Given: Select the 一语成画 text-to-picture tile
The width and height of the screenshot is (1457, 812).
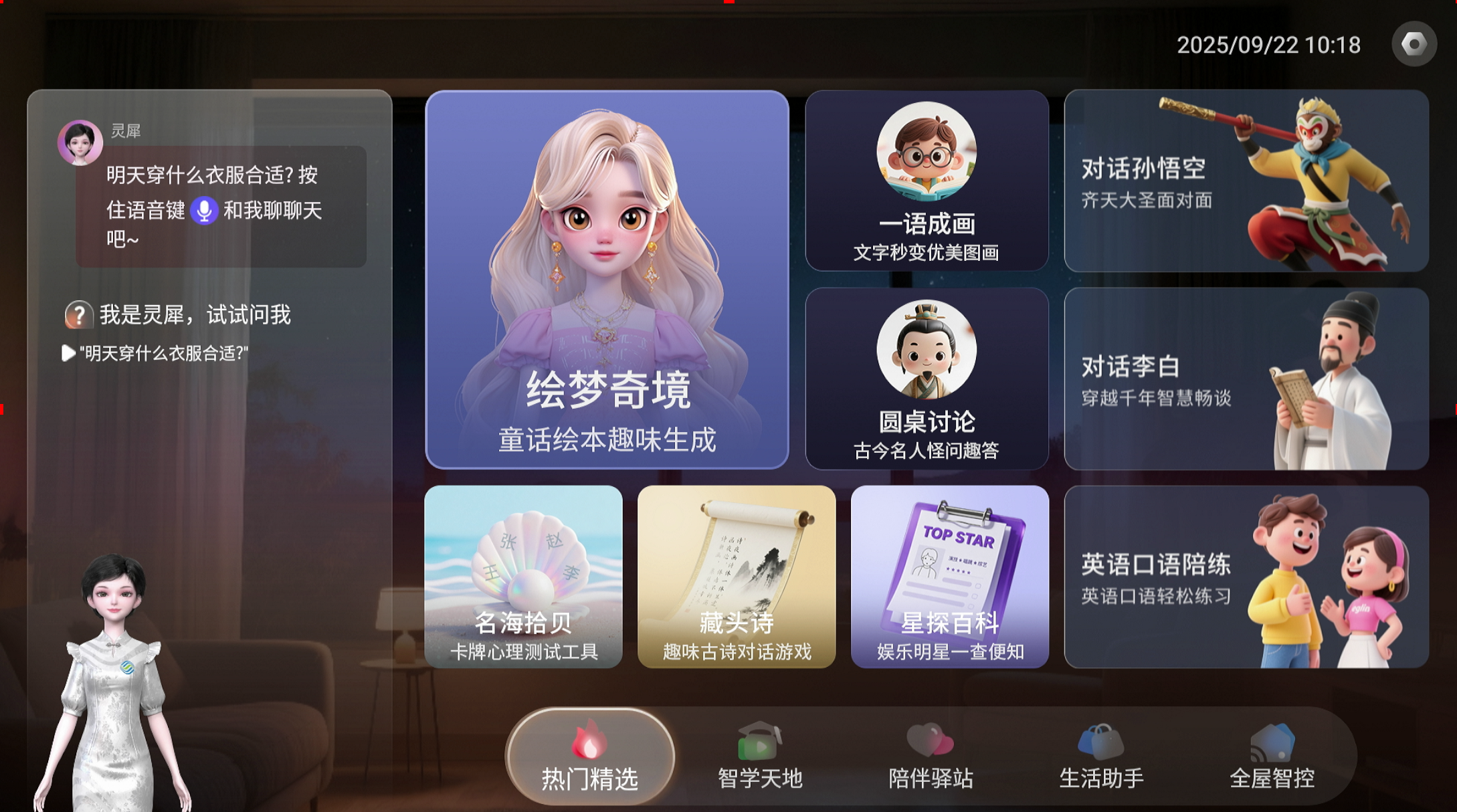Looking at the screenshot, I should pos(927,181).
